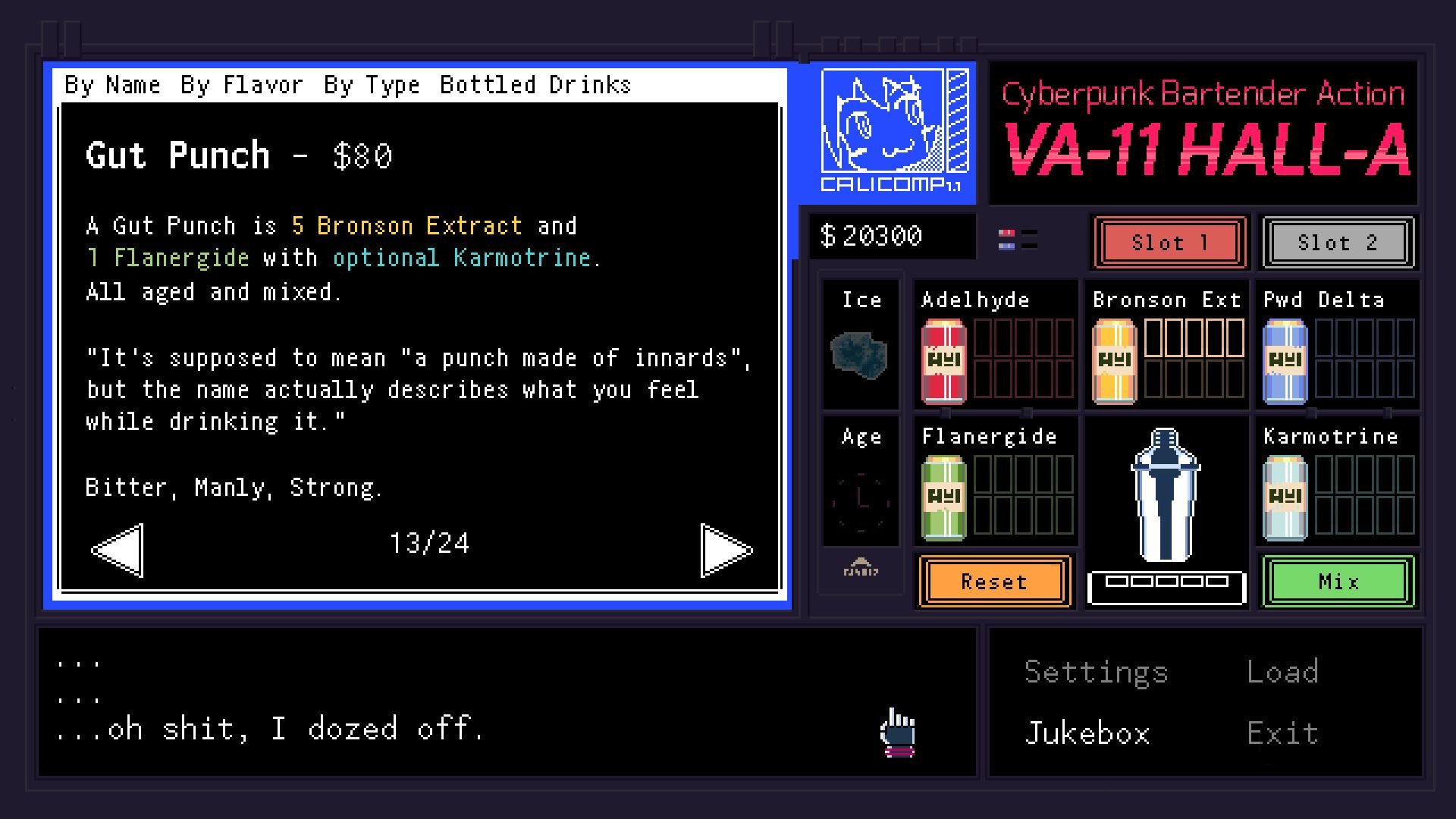Toggle Slot 1
Viewport: 1456px width, 819px height.
click(x=1169, y=243)
